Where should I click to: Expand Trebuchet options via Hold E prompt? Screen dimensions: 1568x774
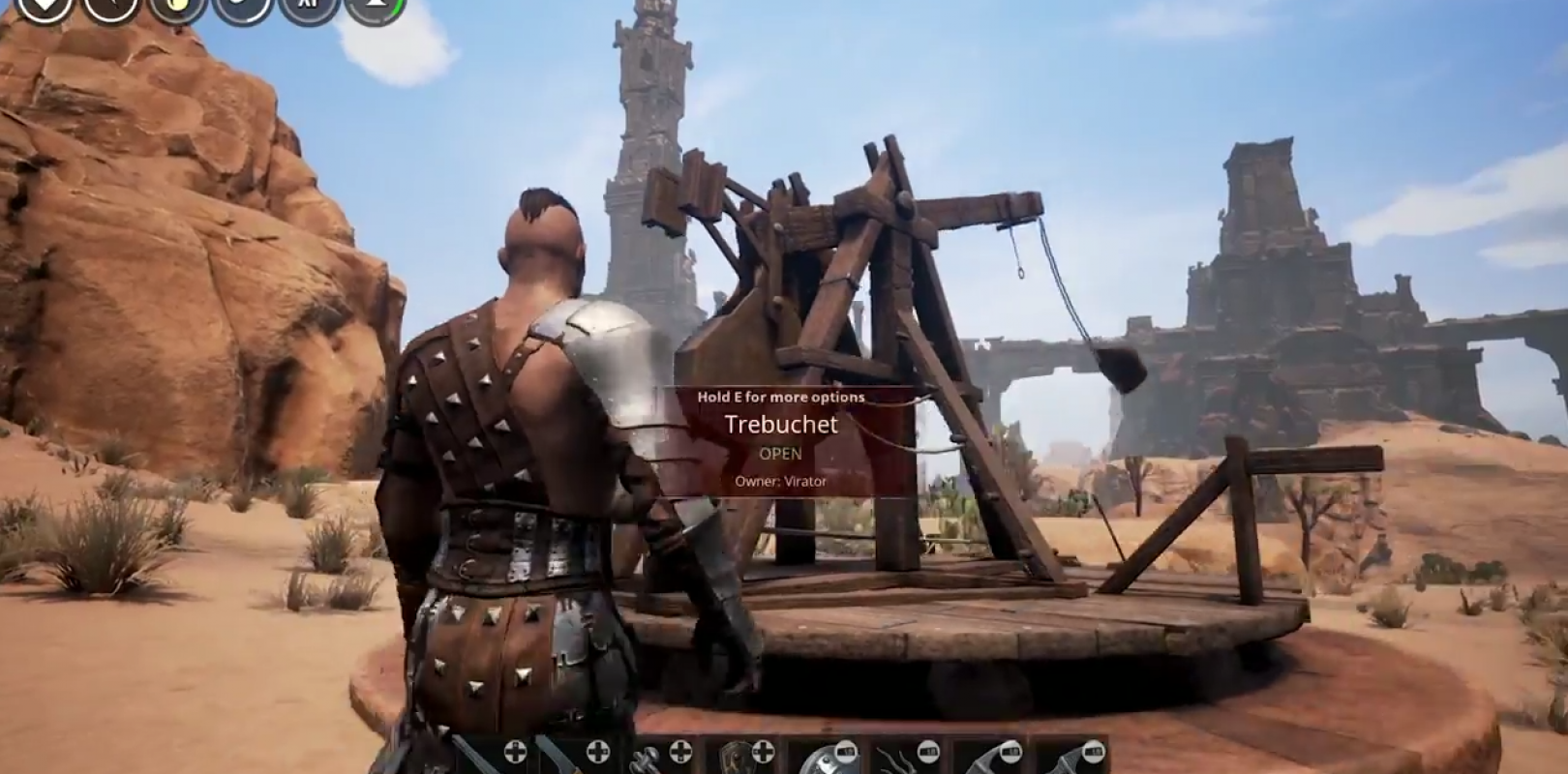782,397
